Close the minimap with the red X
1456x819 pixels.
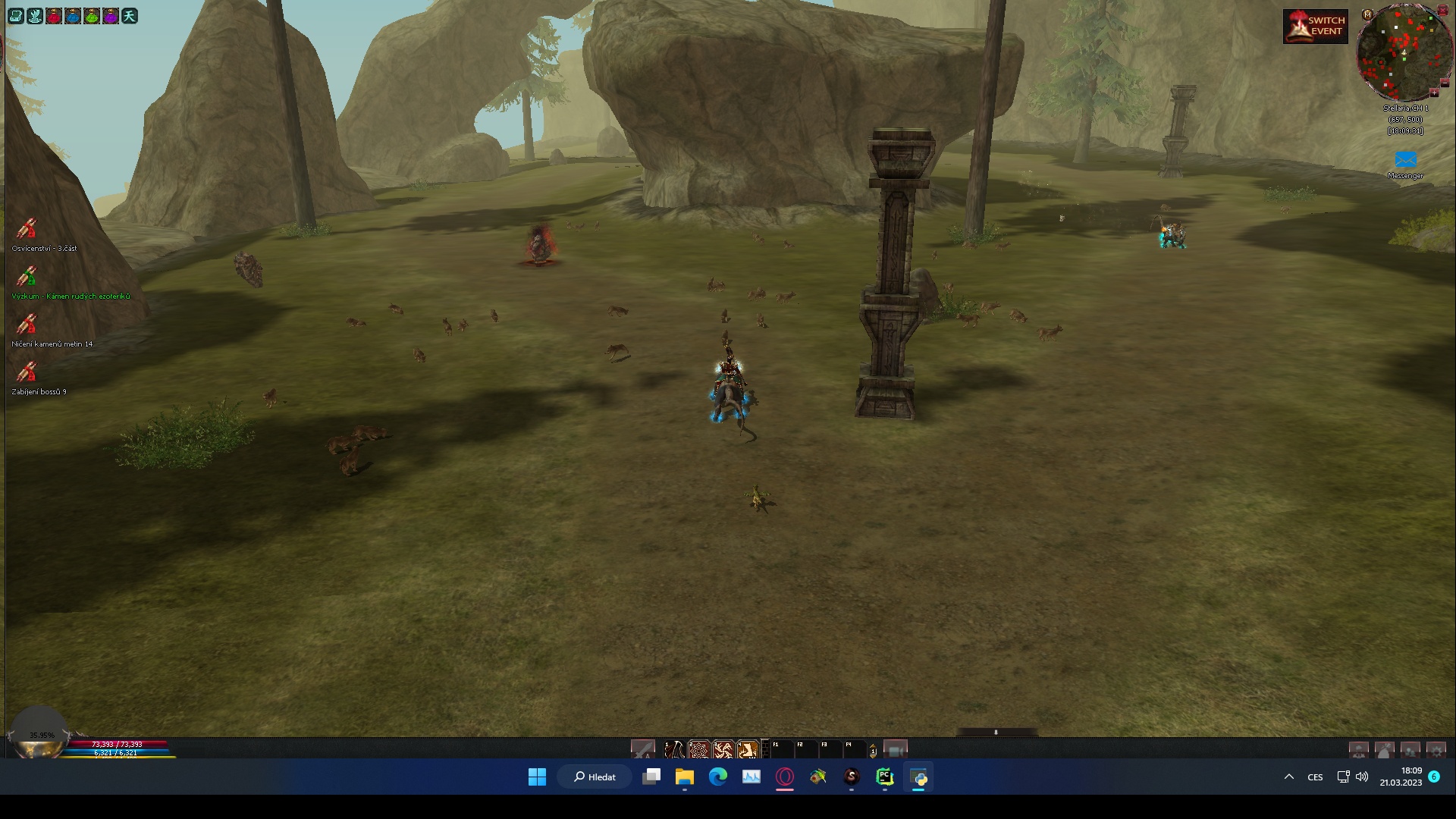coord(1442,10)
